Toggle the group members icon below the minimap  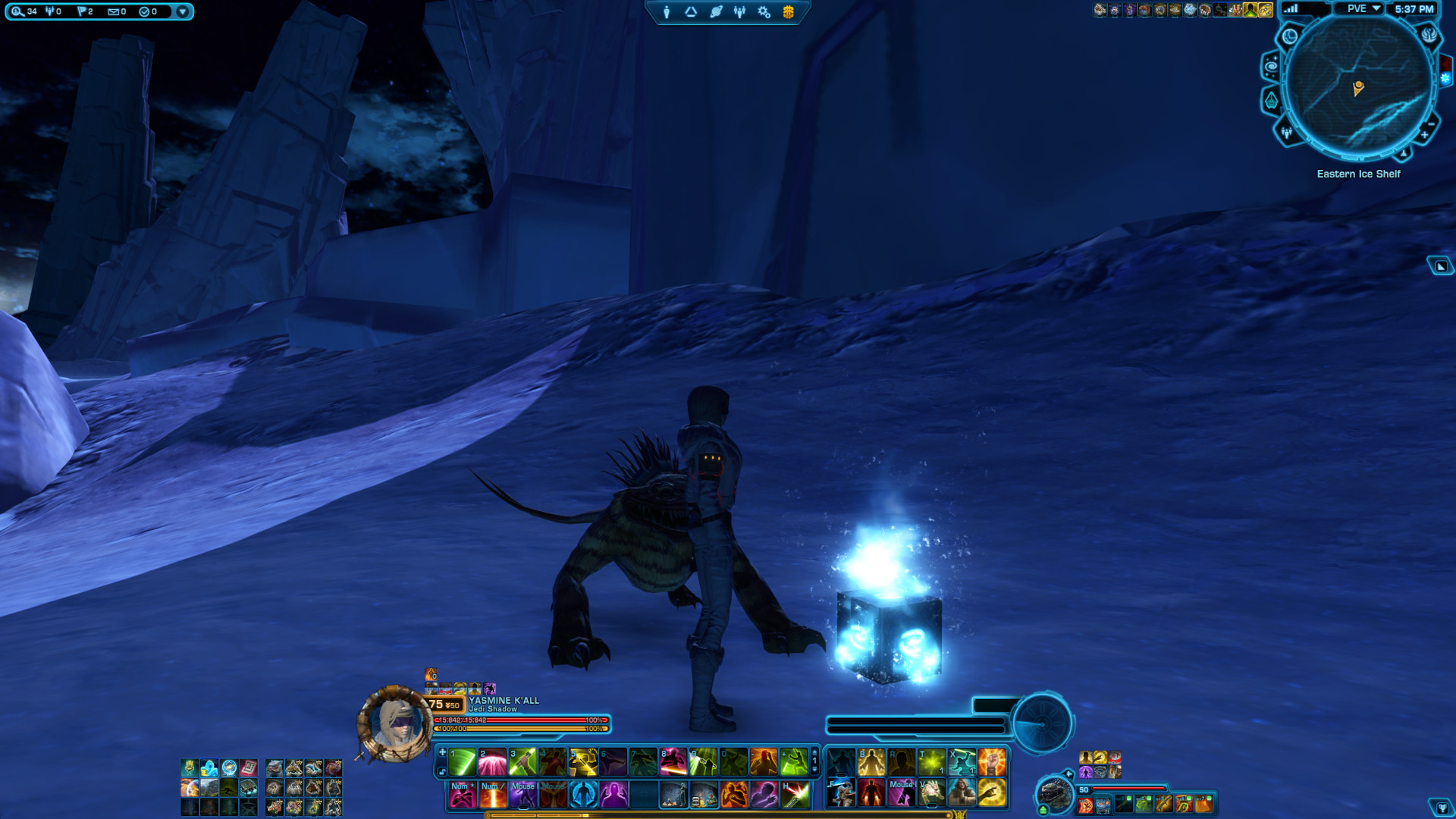(x=1286, y=133)
